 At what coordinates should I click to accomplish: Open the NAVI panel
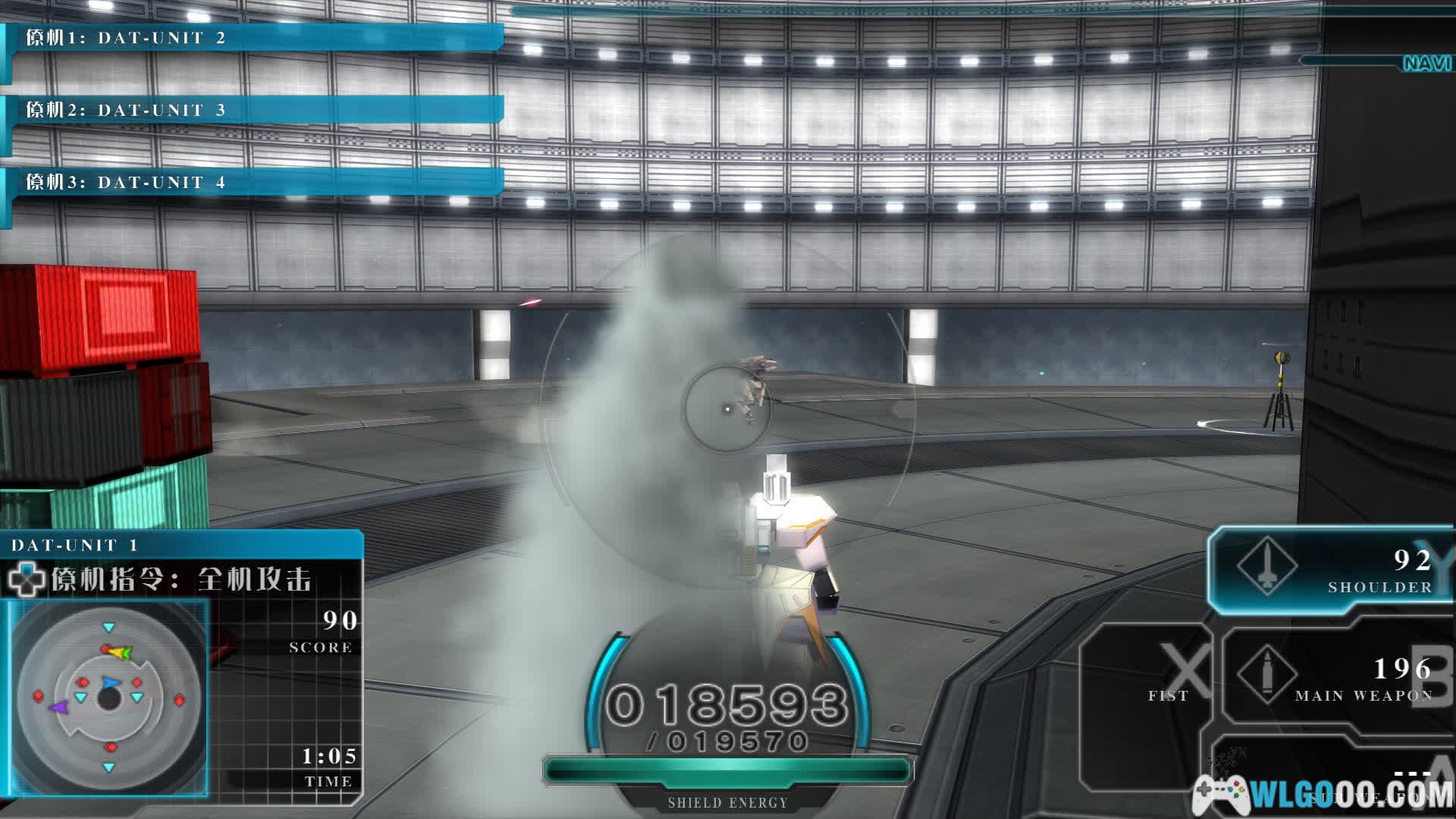(1426, 63)
